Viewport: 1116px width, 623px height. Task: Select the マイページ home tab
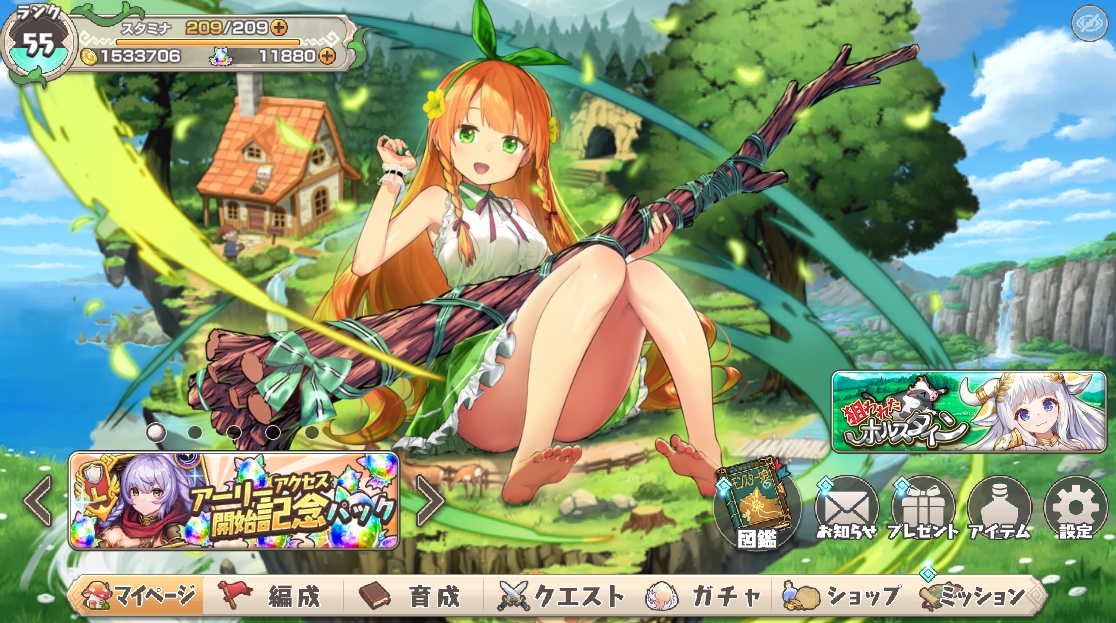pos(138,597)
